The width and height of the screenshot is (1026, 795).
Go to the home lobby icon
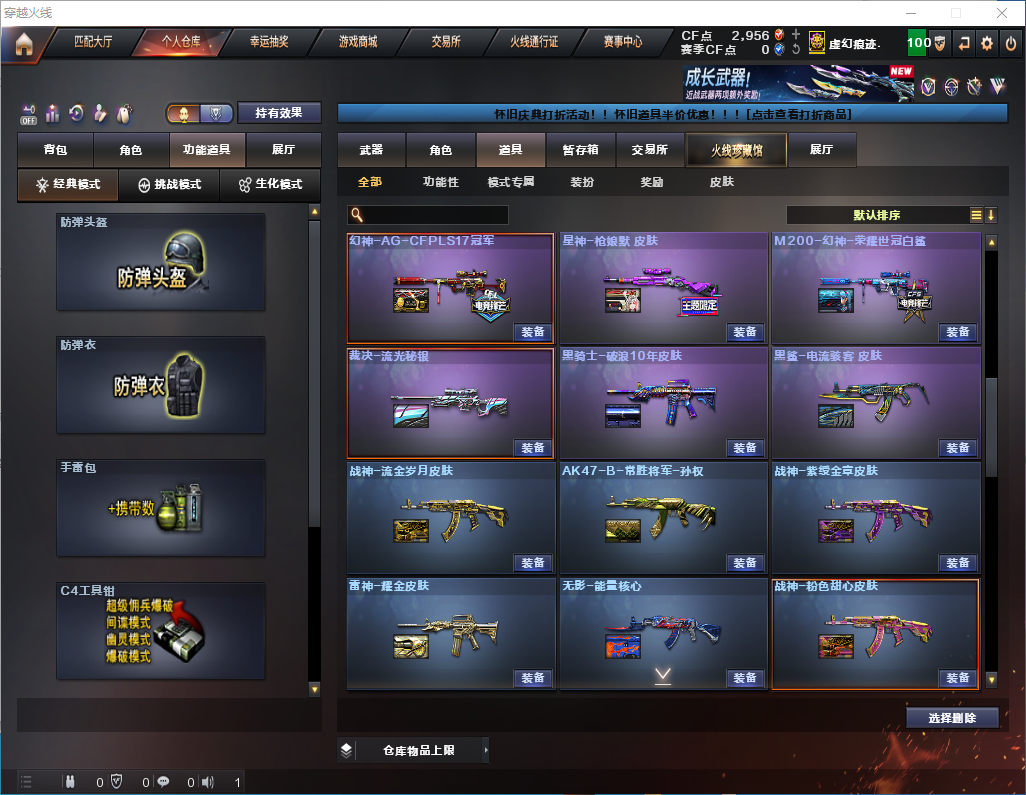point(24,43)
